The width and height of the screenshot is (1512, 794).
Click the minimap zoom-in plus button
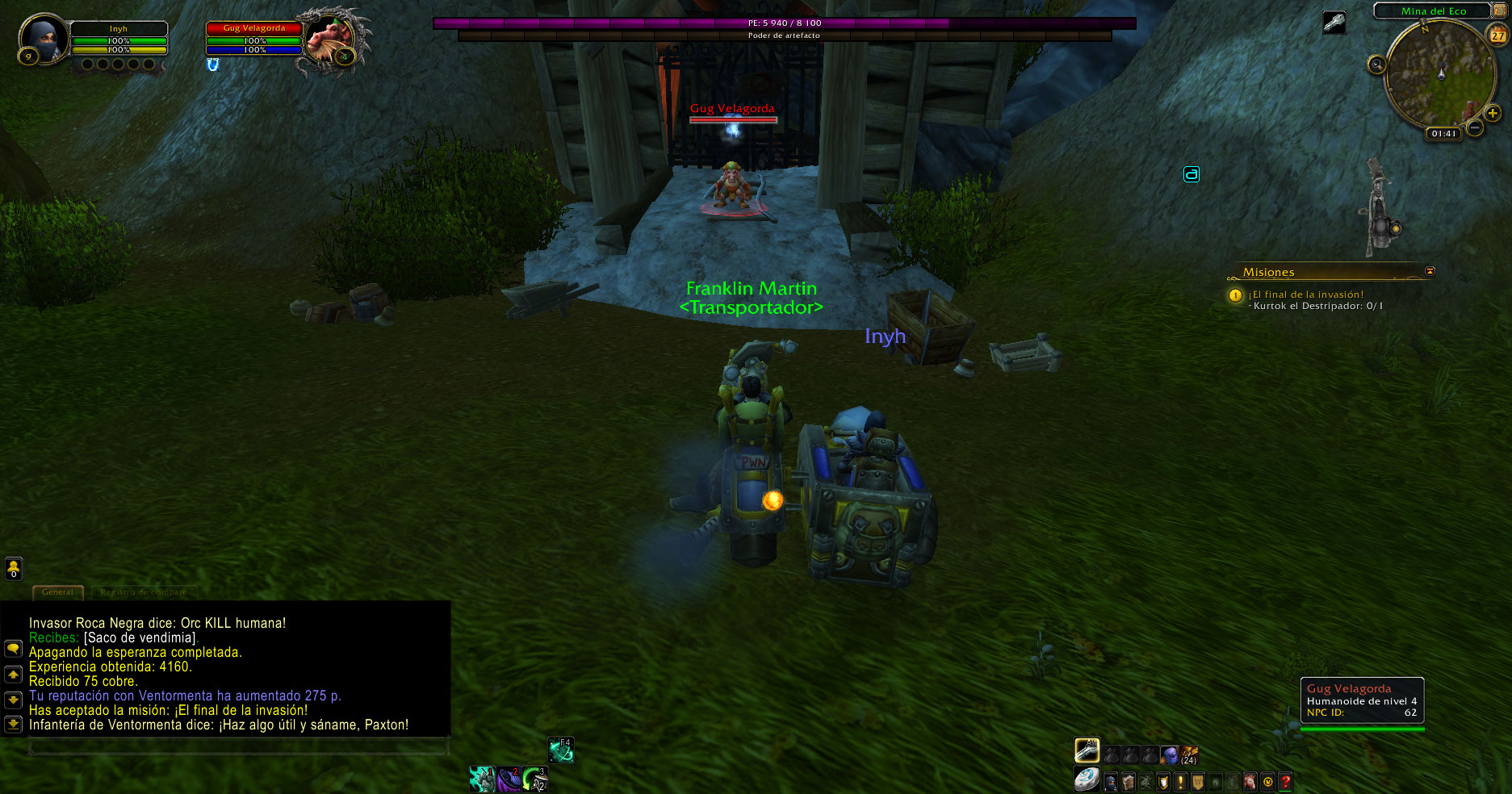click(x=1493, y=113)
